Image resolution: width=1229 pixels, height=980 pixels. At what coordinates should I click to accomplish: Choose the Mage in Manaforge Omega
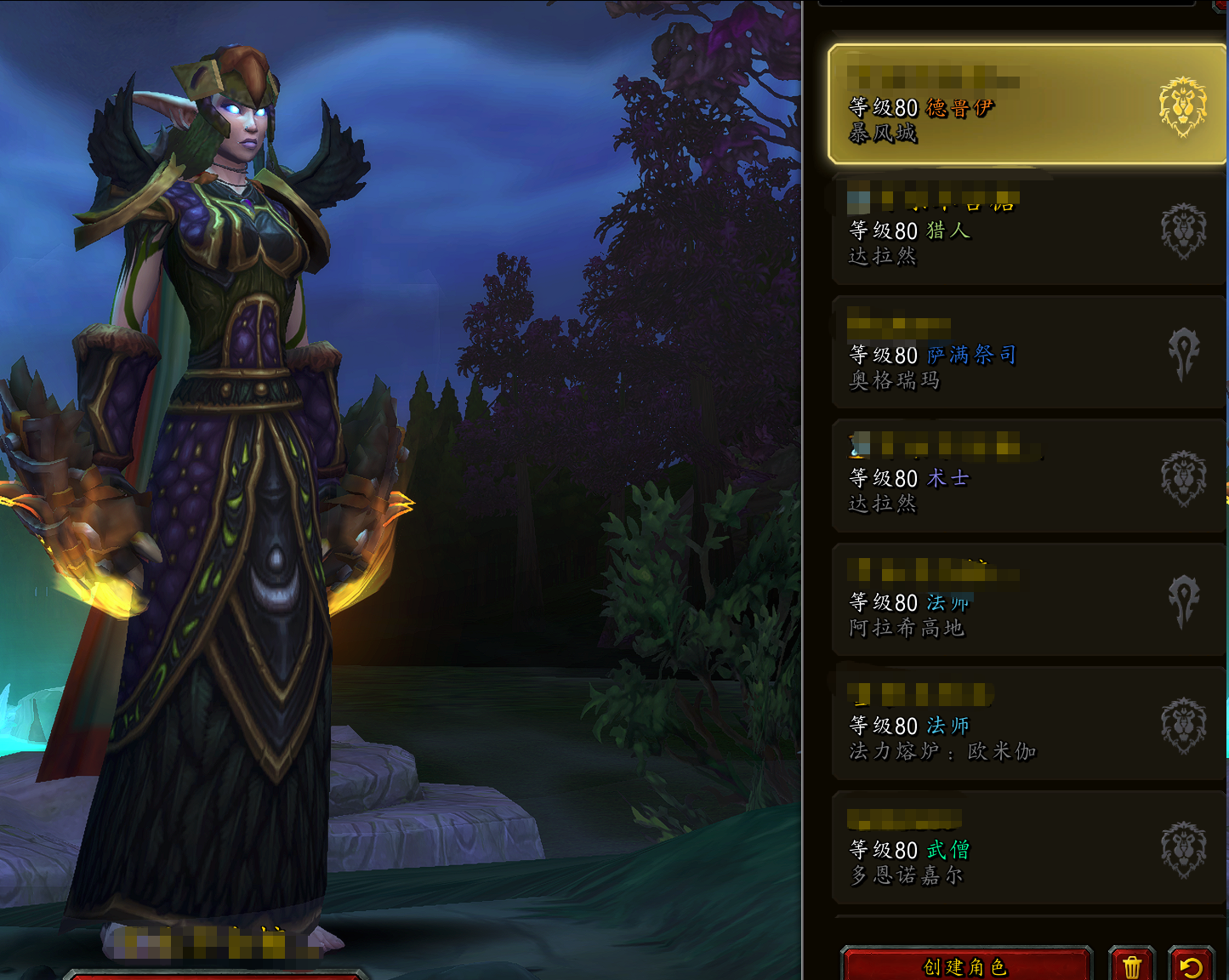click(1004, 725)
